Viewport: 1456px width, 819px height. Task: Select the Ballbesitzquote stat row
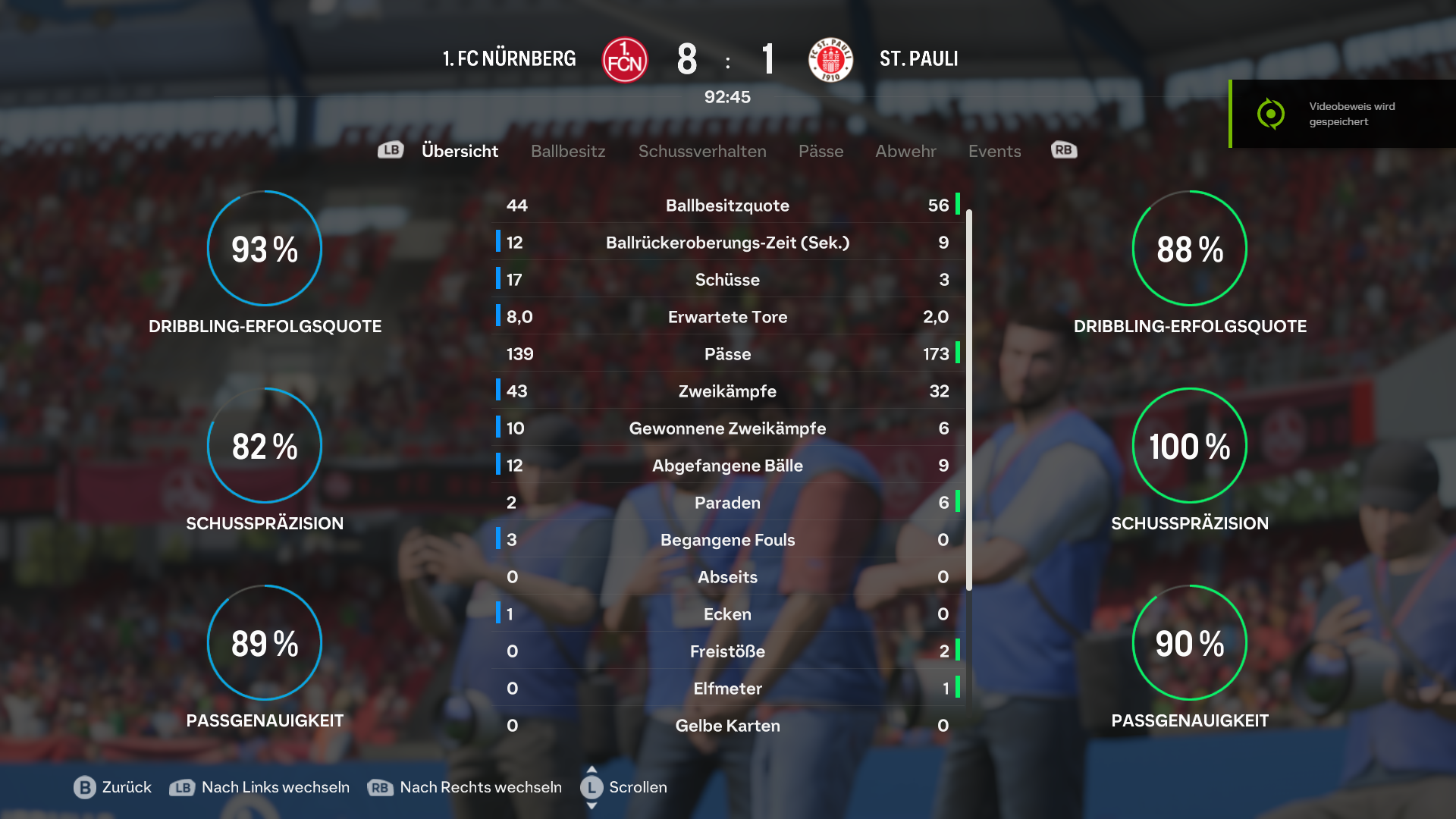click(x=727, y=206)
